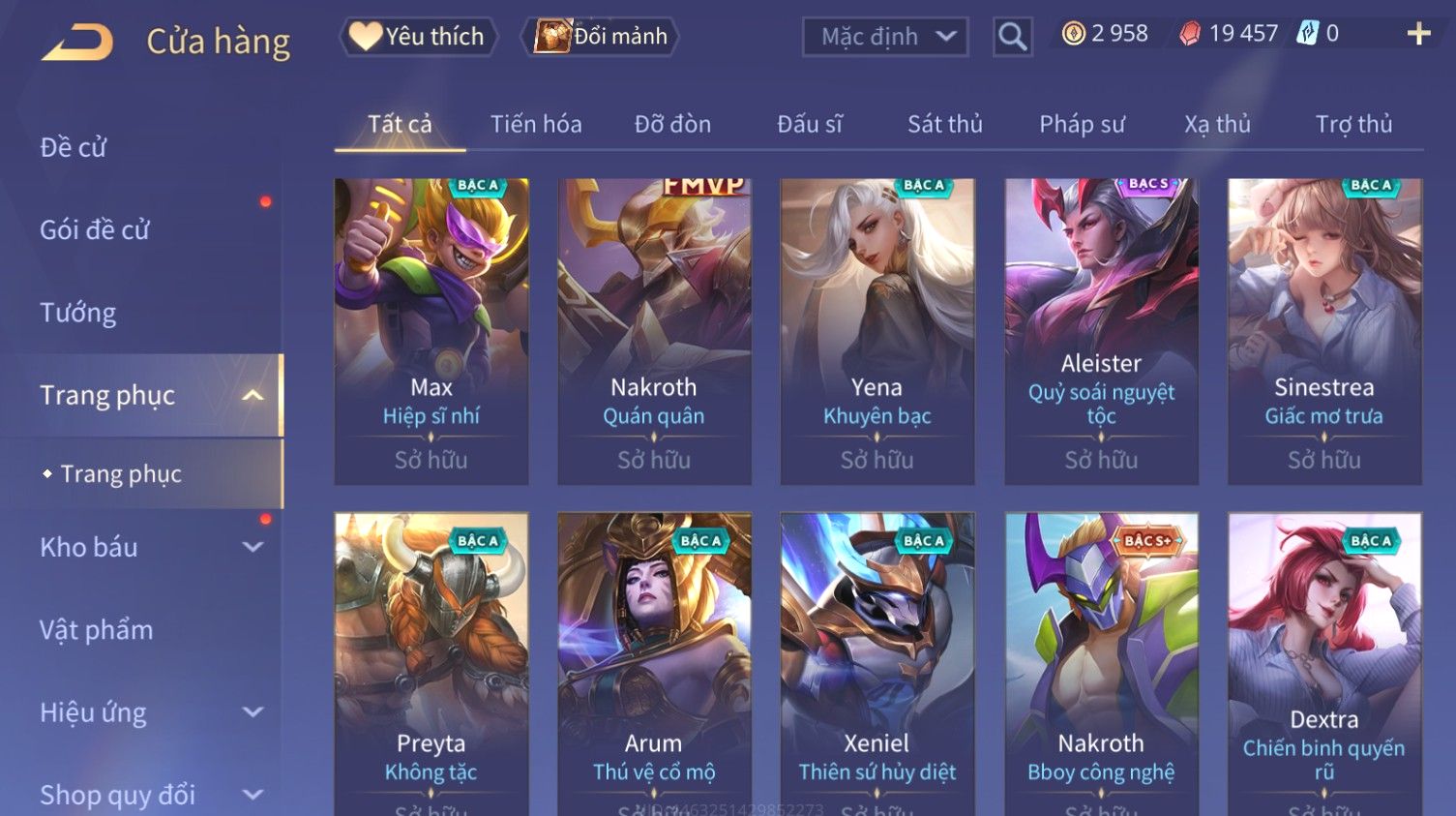Image resolution: width=1456 pixels, height=816 pixels.
Task: Select Gói đề cử in sidebar
Action: point(95,229)
